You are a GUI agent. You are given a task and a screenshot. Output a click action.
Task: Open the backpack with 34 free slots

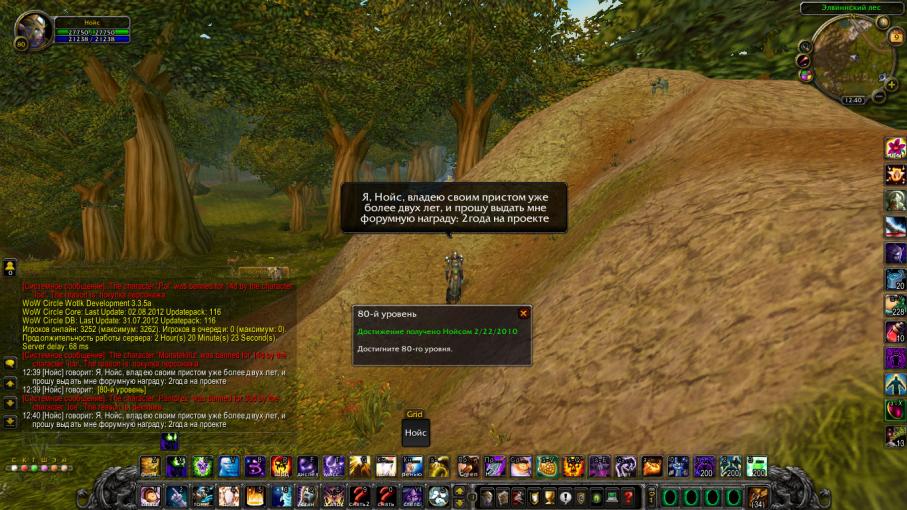[x=759, y=497]
